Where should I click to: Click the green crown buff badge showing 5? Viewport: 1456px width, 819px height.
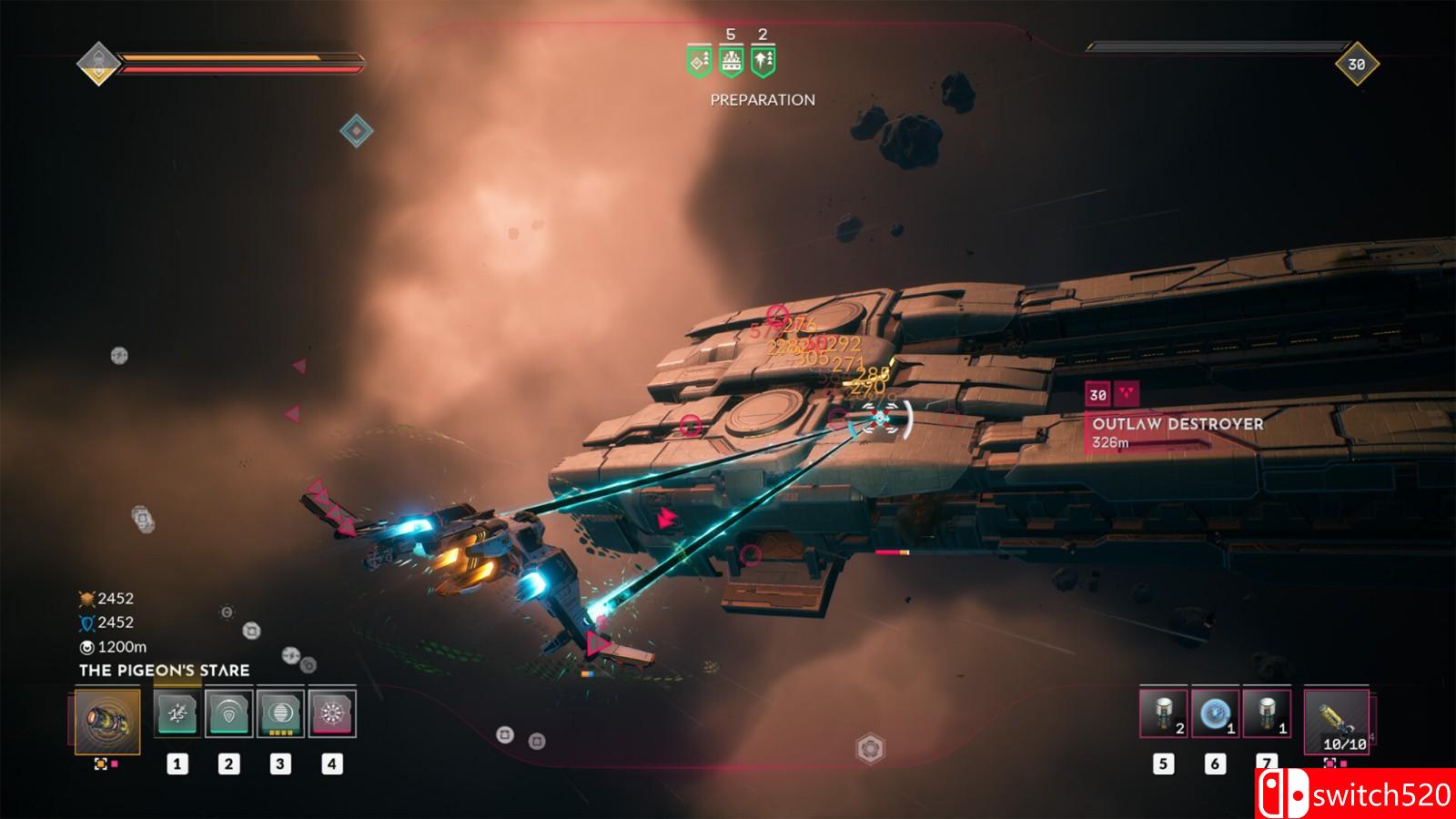pos(731,61)
